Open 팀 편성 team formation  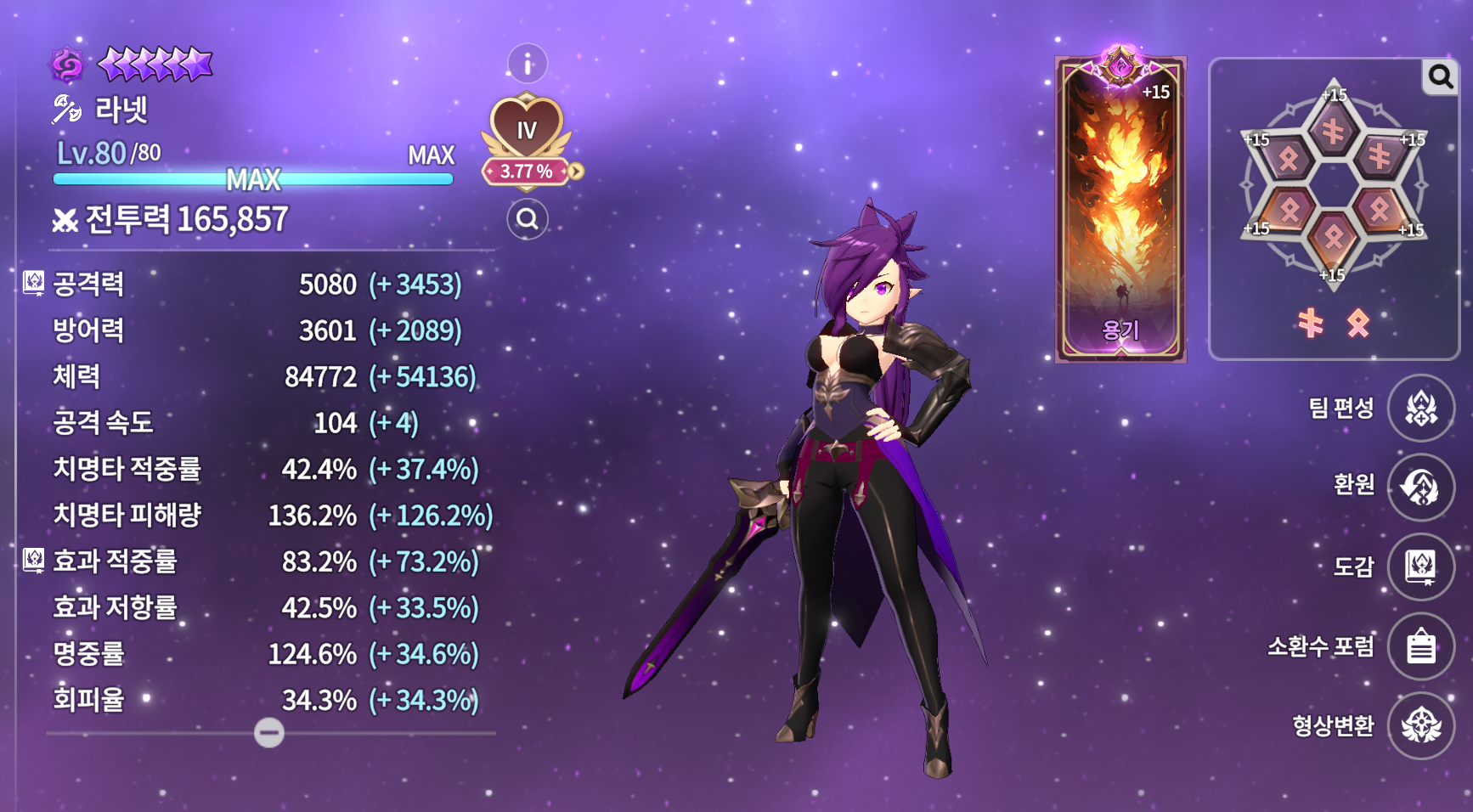pos(1420,409)
